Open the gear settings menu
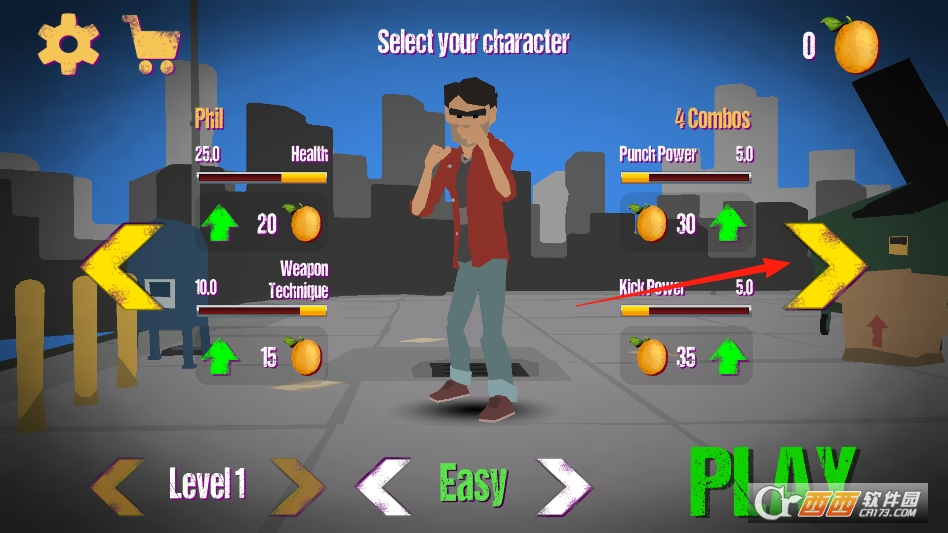 pos(68,43)
